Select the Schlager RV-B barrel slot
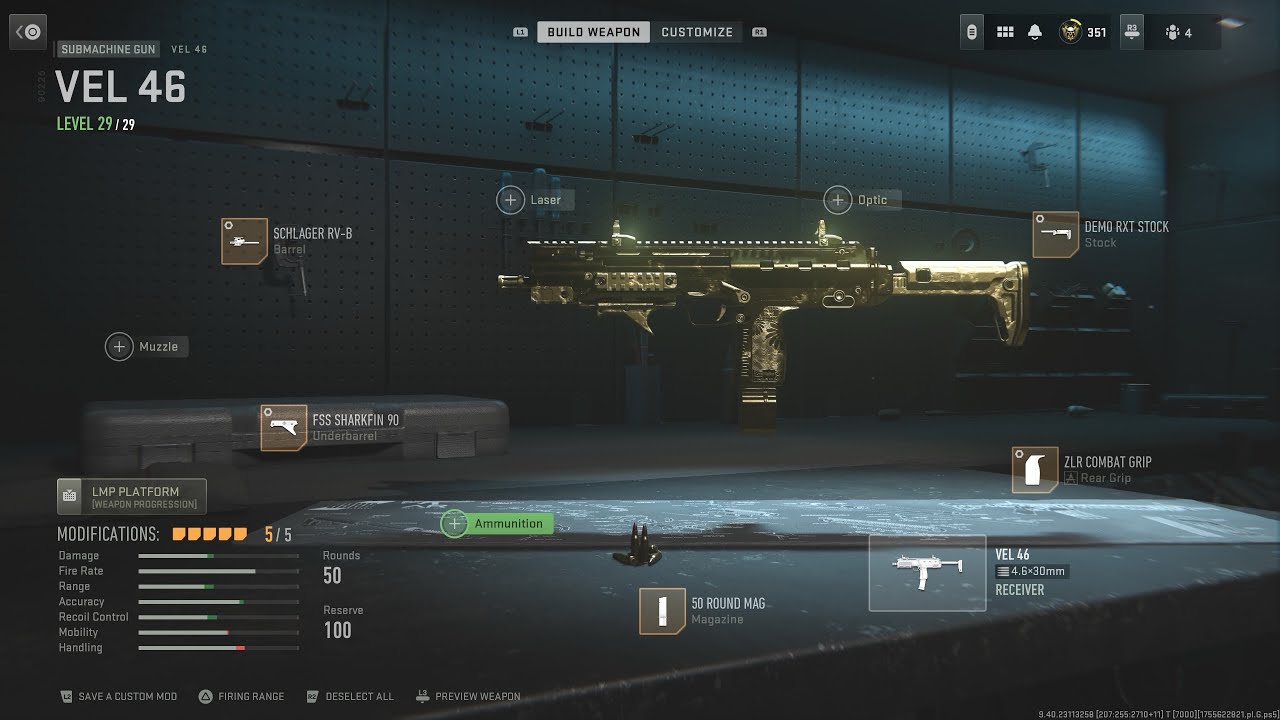1280x720 pixels. click(x=245, y=241)
